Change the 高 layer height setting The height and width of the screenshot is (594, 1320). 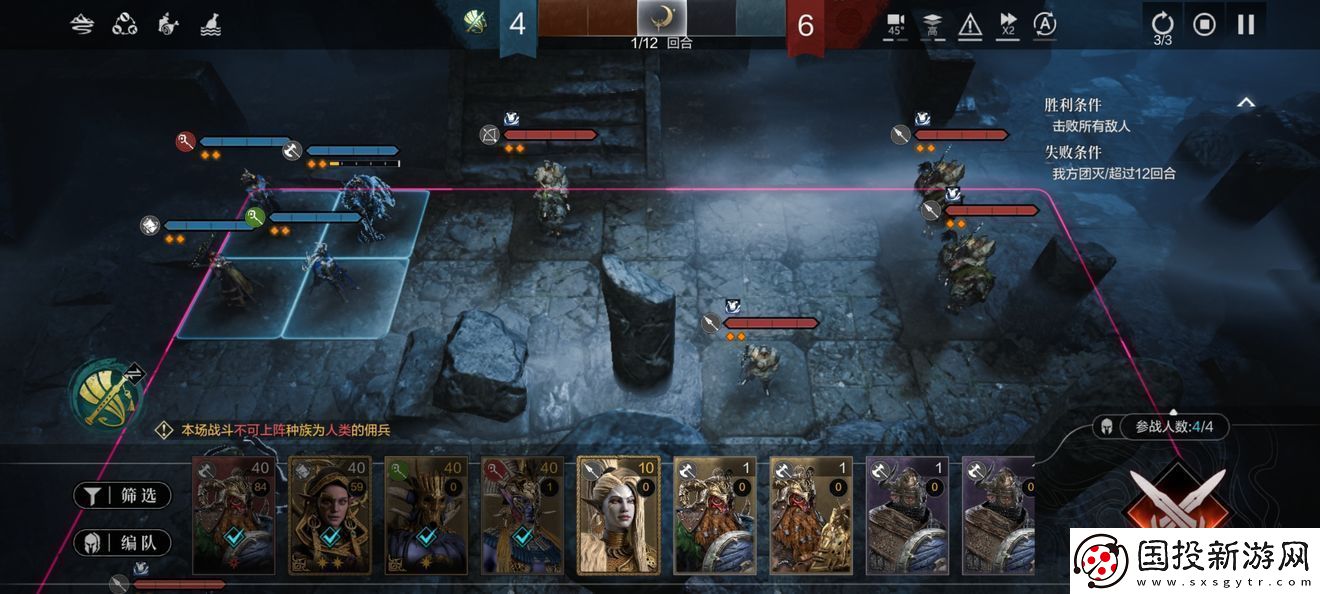pyautogui.click(x=932, y=25)
